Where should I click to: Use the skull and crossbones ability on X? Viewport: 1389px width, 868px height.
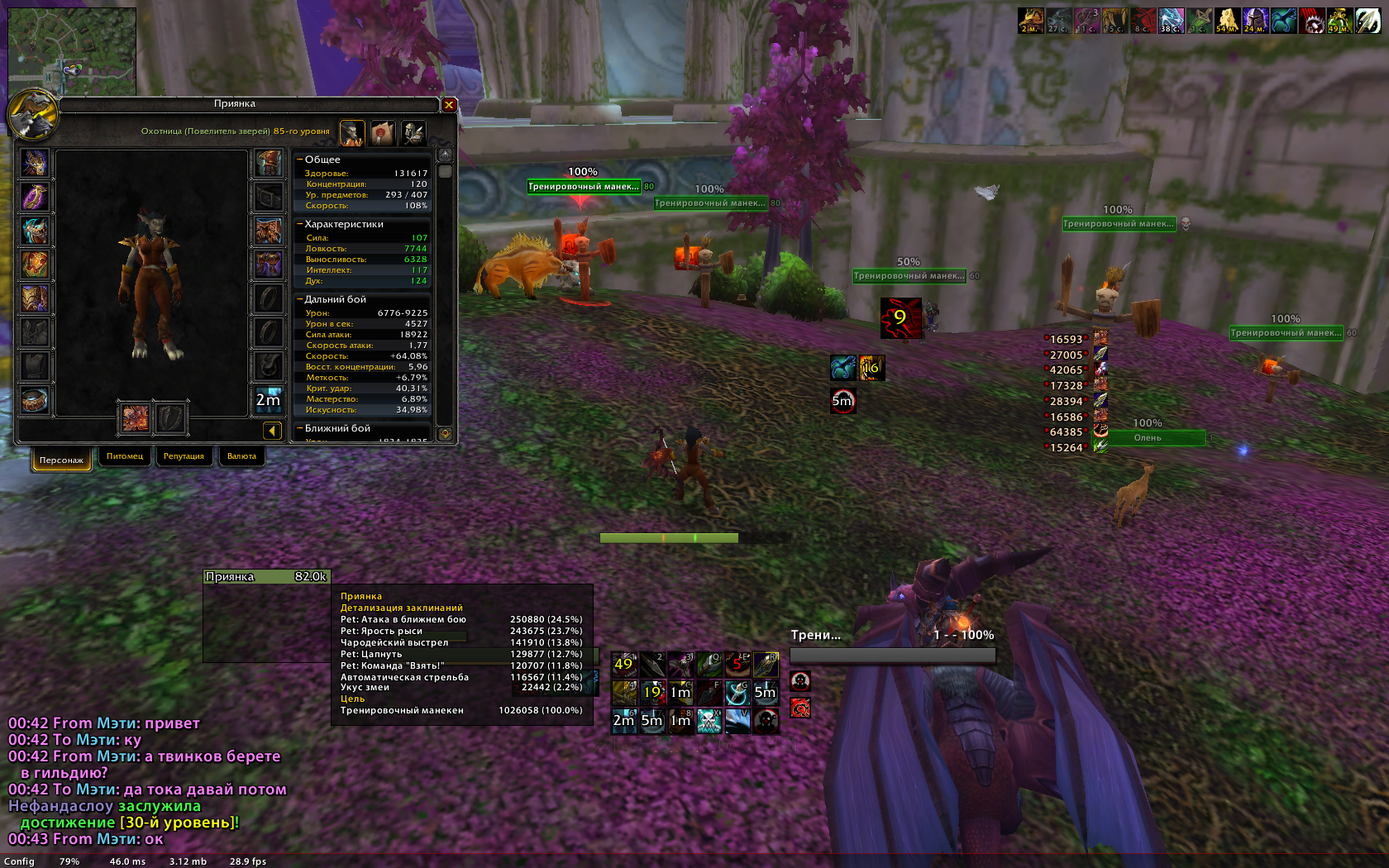[709, 720]
